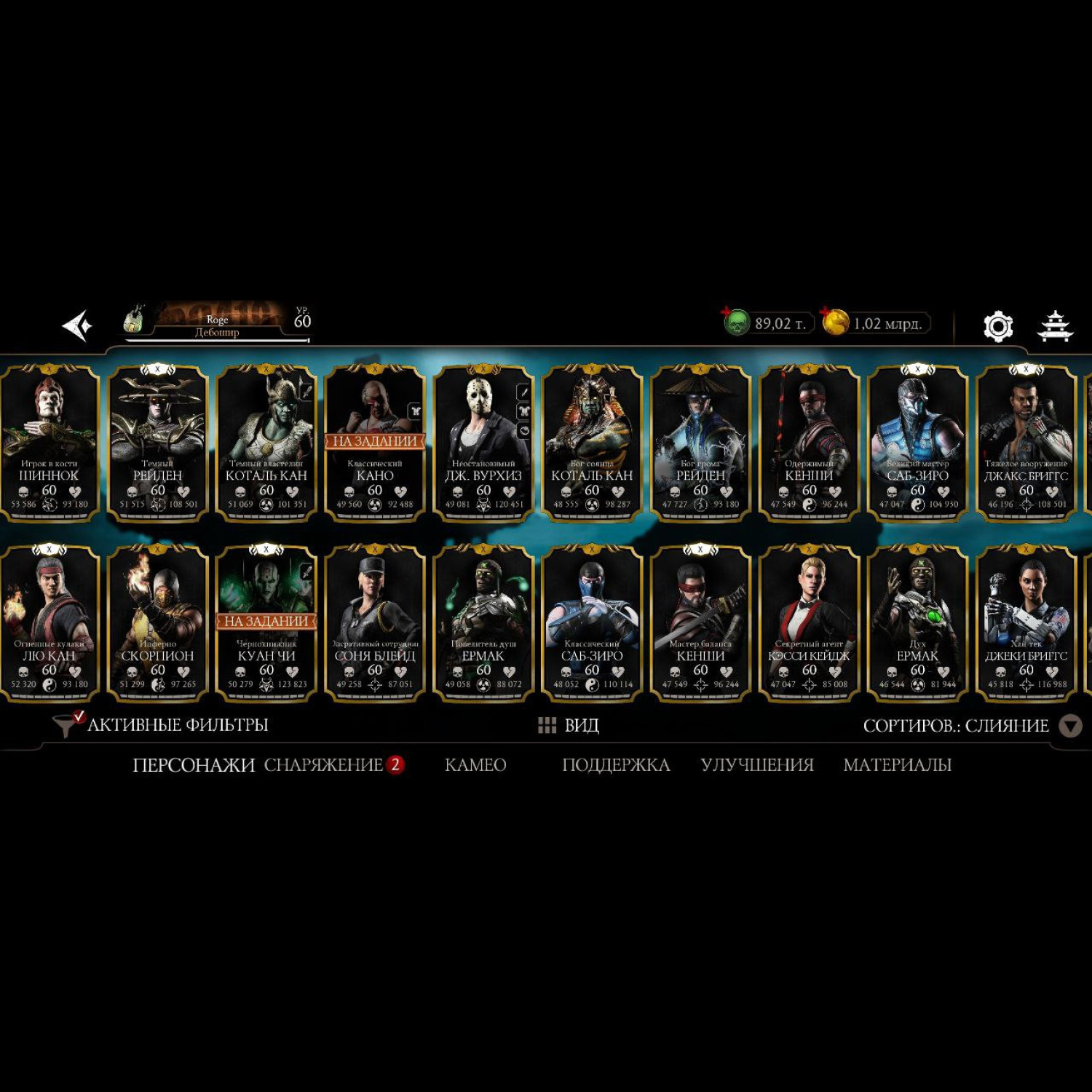1092x1092 pixels.
Task: Switch to the Снаряжение tab
Action: (324, 765)
